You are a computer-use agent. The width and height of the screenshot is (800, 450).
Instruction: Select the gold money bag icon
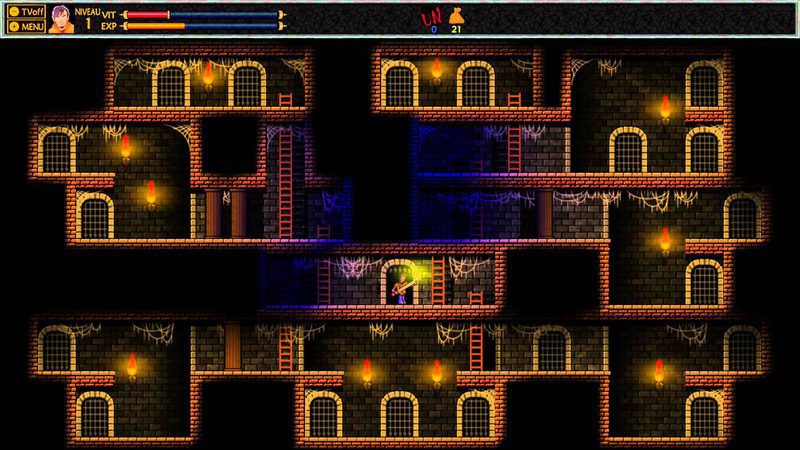coord(456,15)
